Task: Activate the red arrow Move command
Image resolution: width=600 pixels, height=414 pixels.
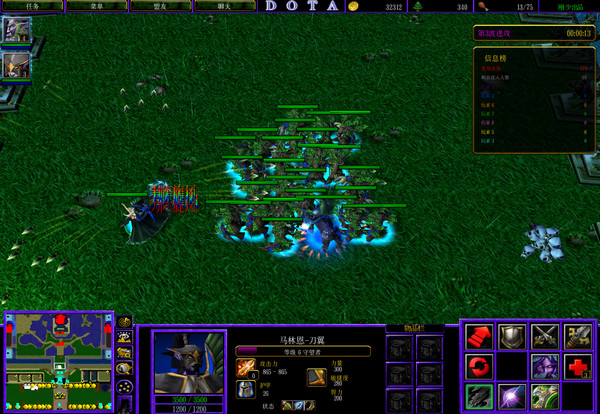Action: [x=480, y=335]
